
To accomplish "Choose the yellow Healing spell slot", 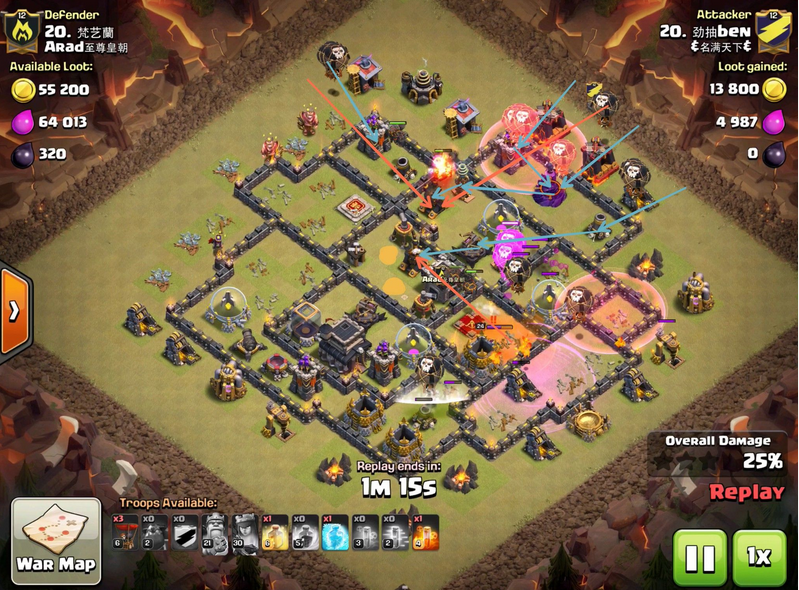I will pos(273,532).
